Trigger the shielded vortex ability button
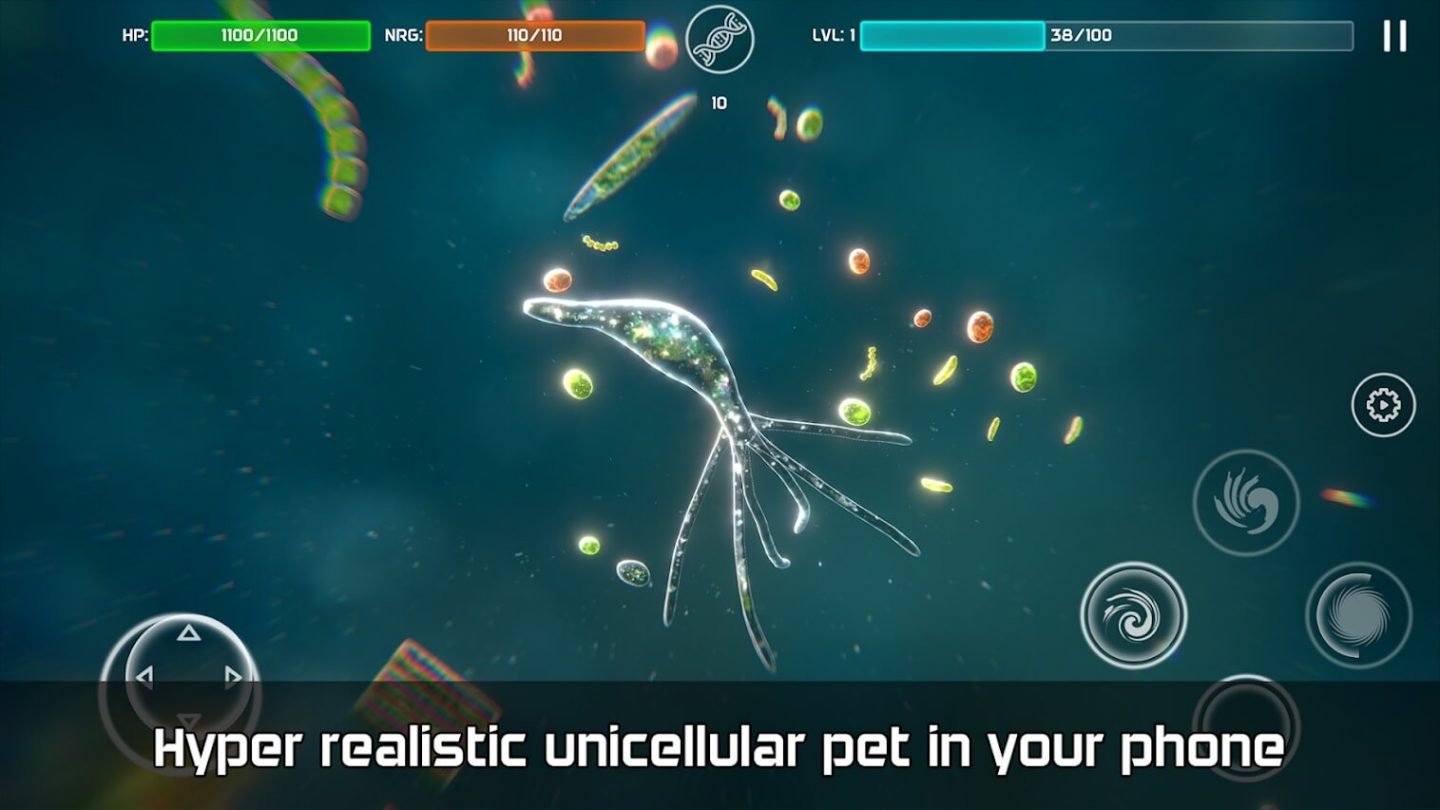The image size is (1440, 810). click(1358, 615)
